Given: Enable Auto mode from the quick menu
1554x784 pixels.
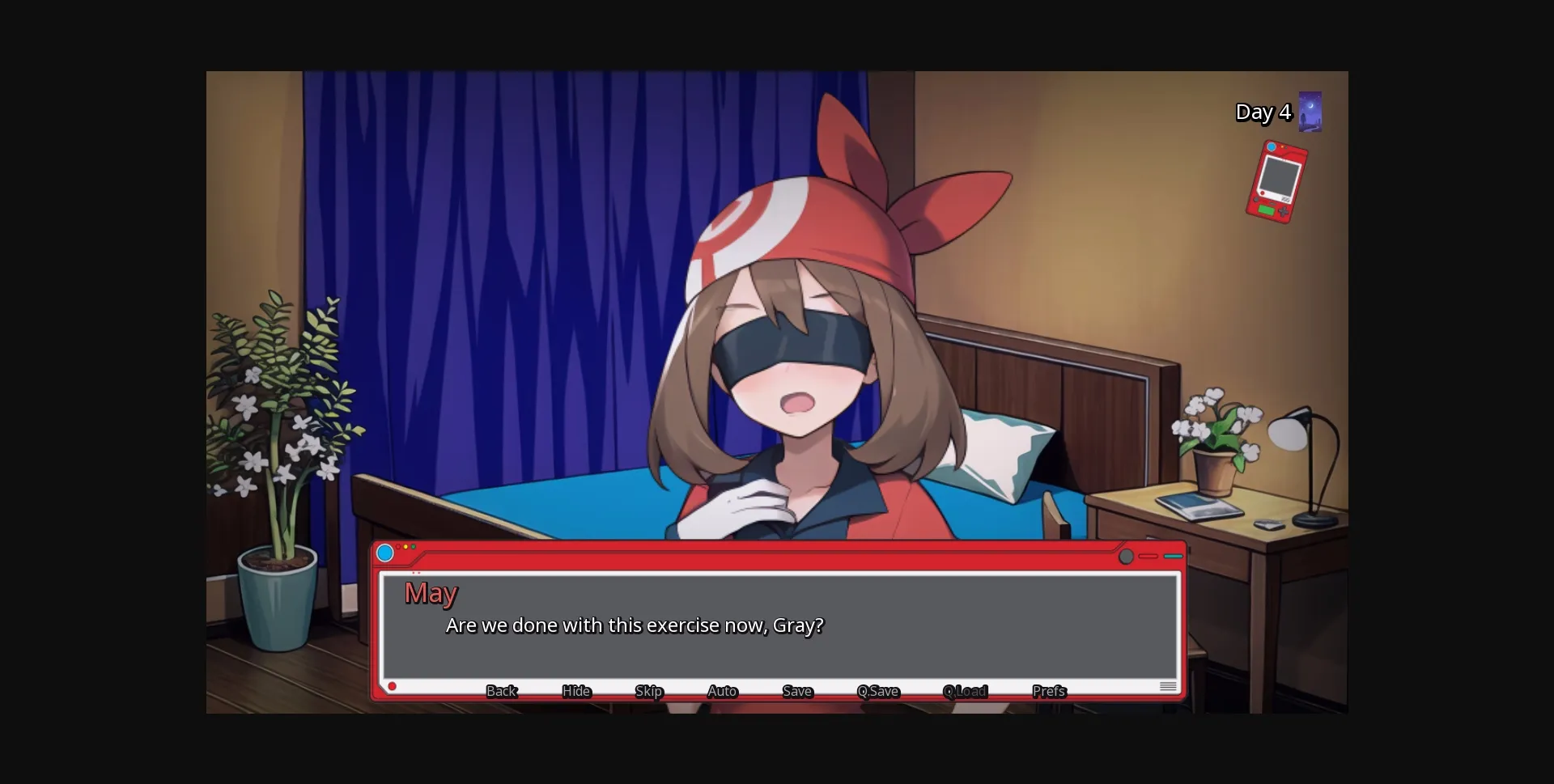Looking at the screenshot, I should tap(721, 692).
